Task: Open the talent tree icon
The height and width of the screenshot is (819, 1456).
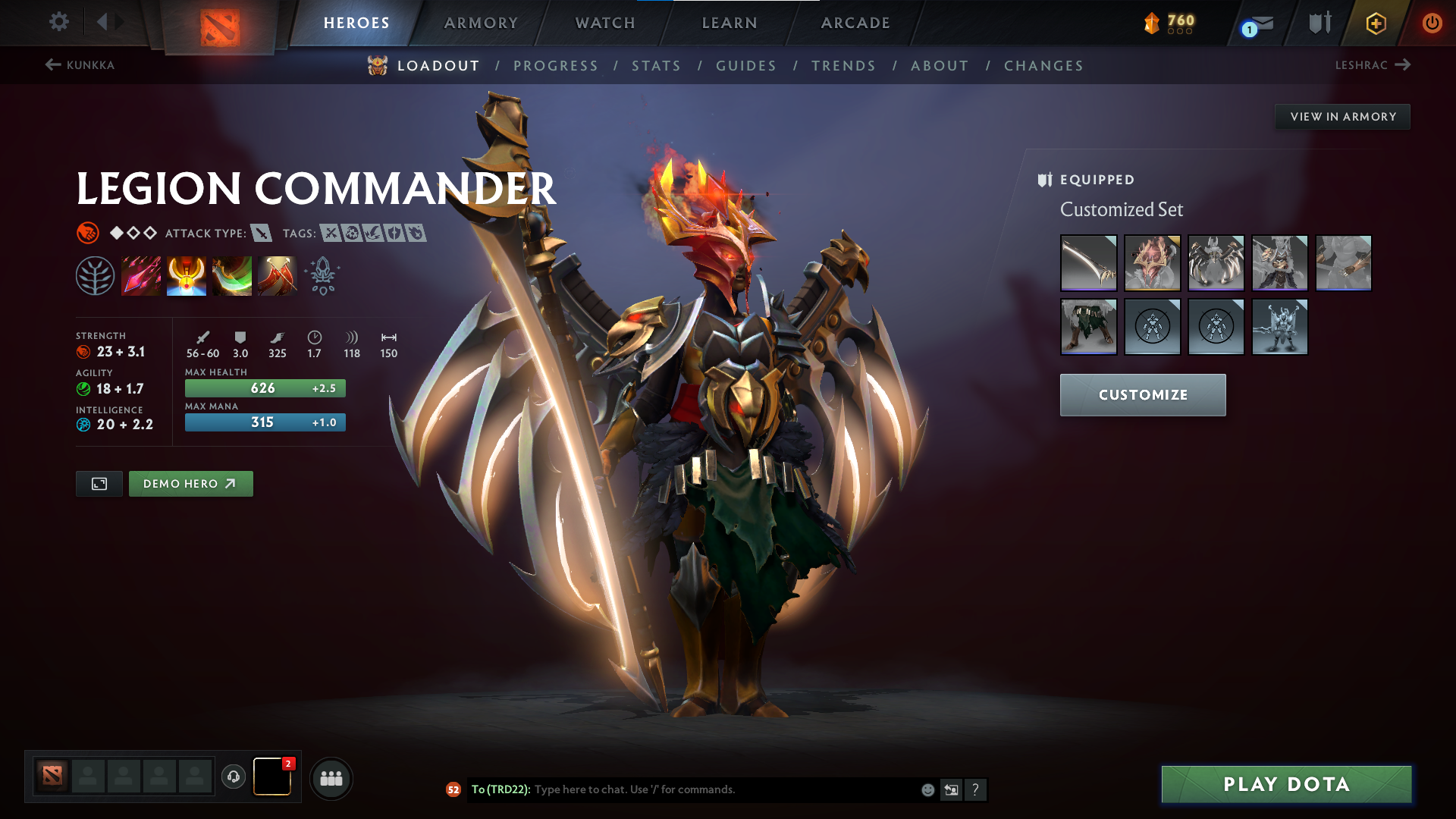Action: pyautogui.click(x=96, y=275)
